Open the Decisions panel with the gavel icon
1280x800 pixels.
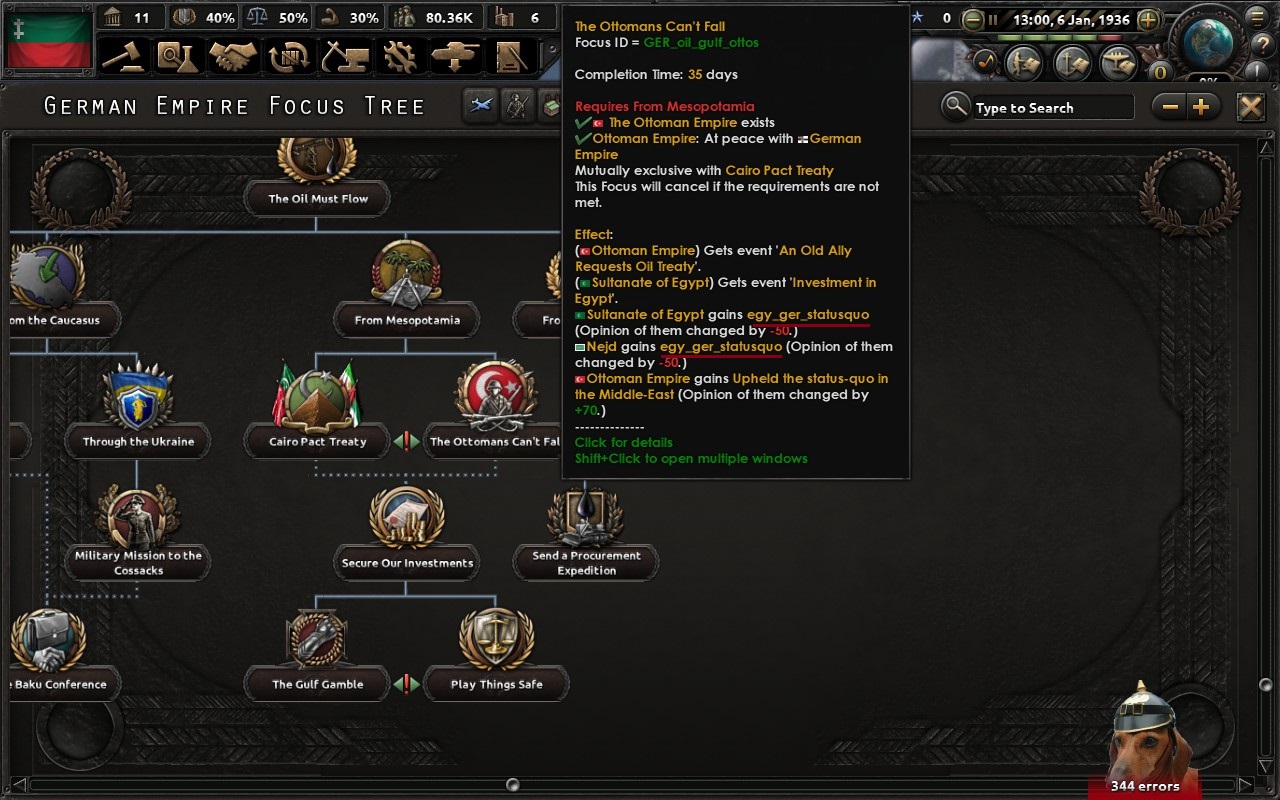(122, 57)
